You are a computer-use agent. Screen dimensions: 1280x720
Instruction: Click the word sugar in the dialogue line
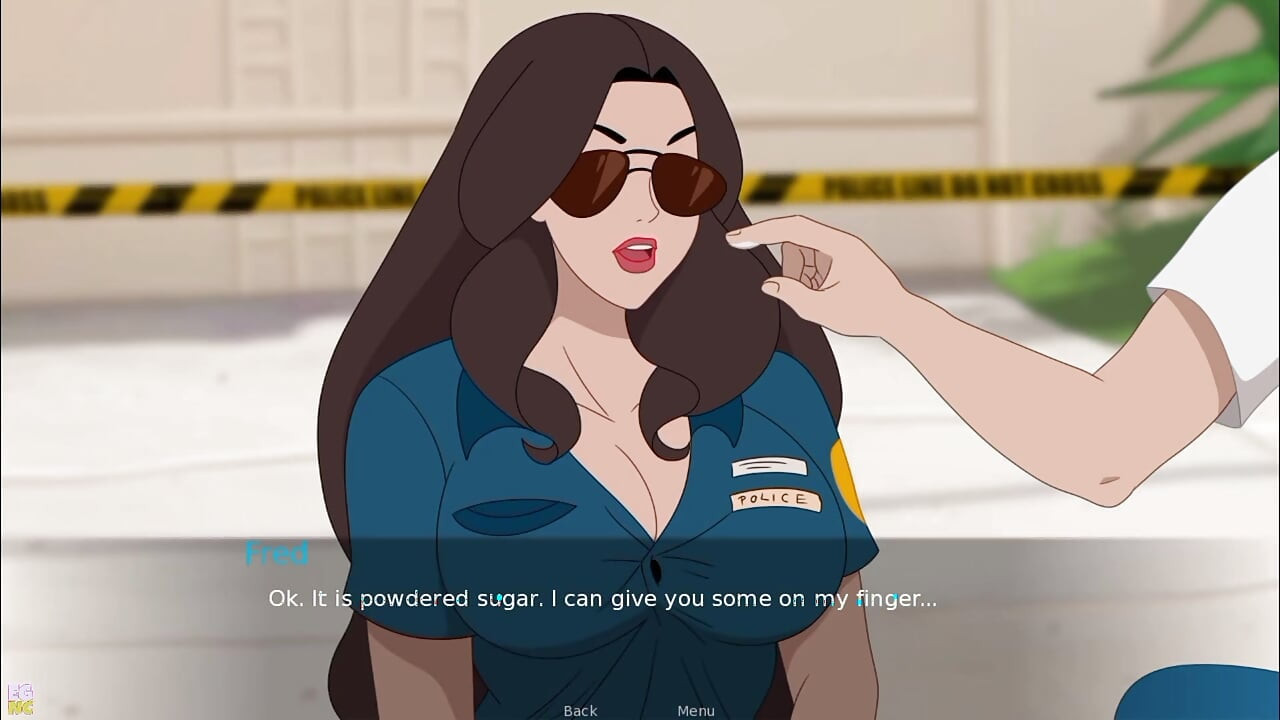click(x=499, y=598)
